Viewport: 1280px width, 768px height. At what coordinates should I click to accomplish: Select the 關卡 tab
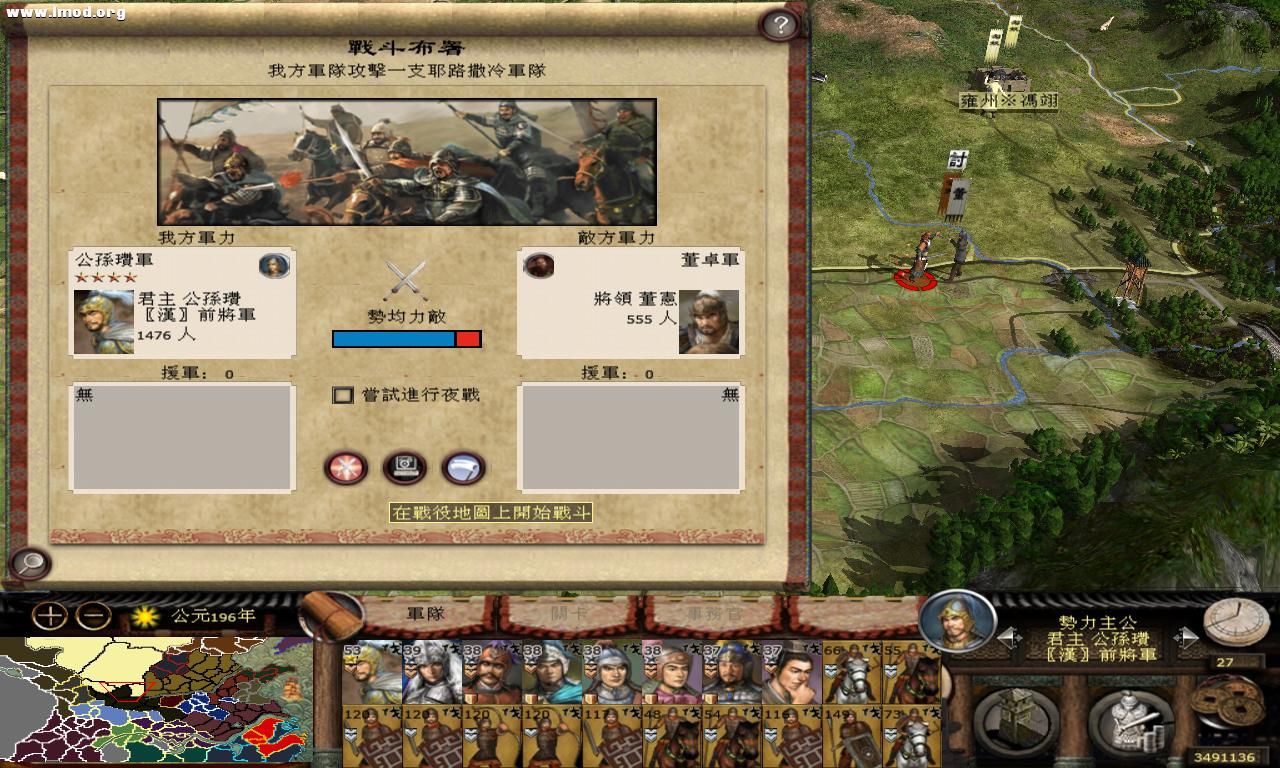pos(569,614)
